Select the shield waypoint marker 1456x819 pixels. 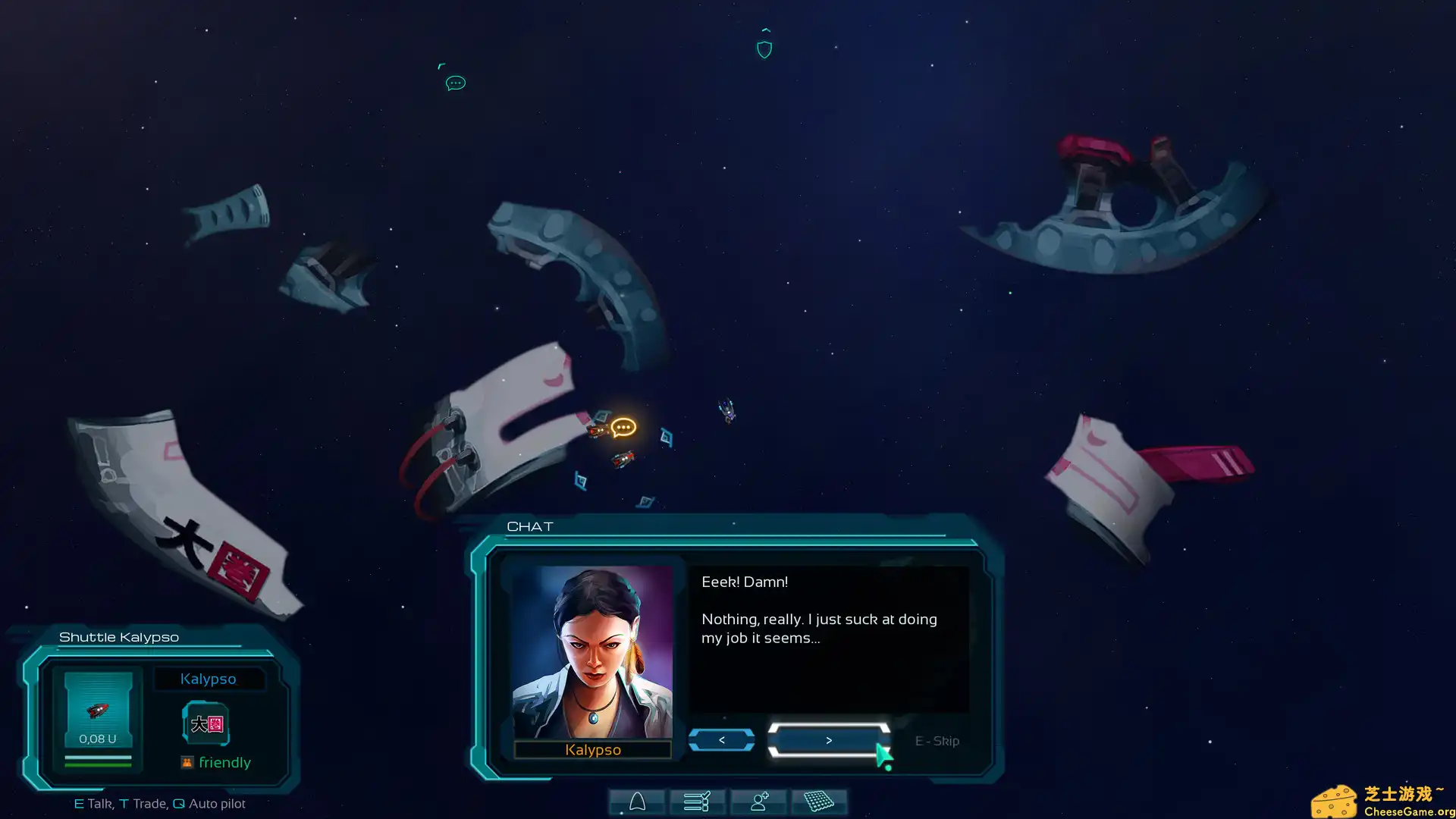click(x=764, y=50)
